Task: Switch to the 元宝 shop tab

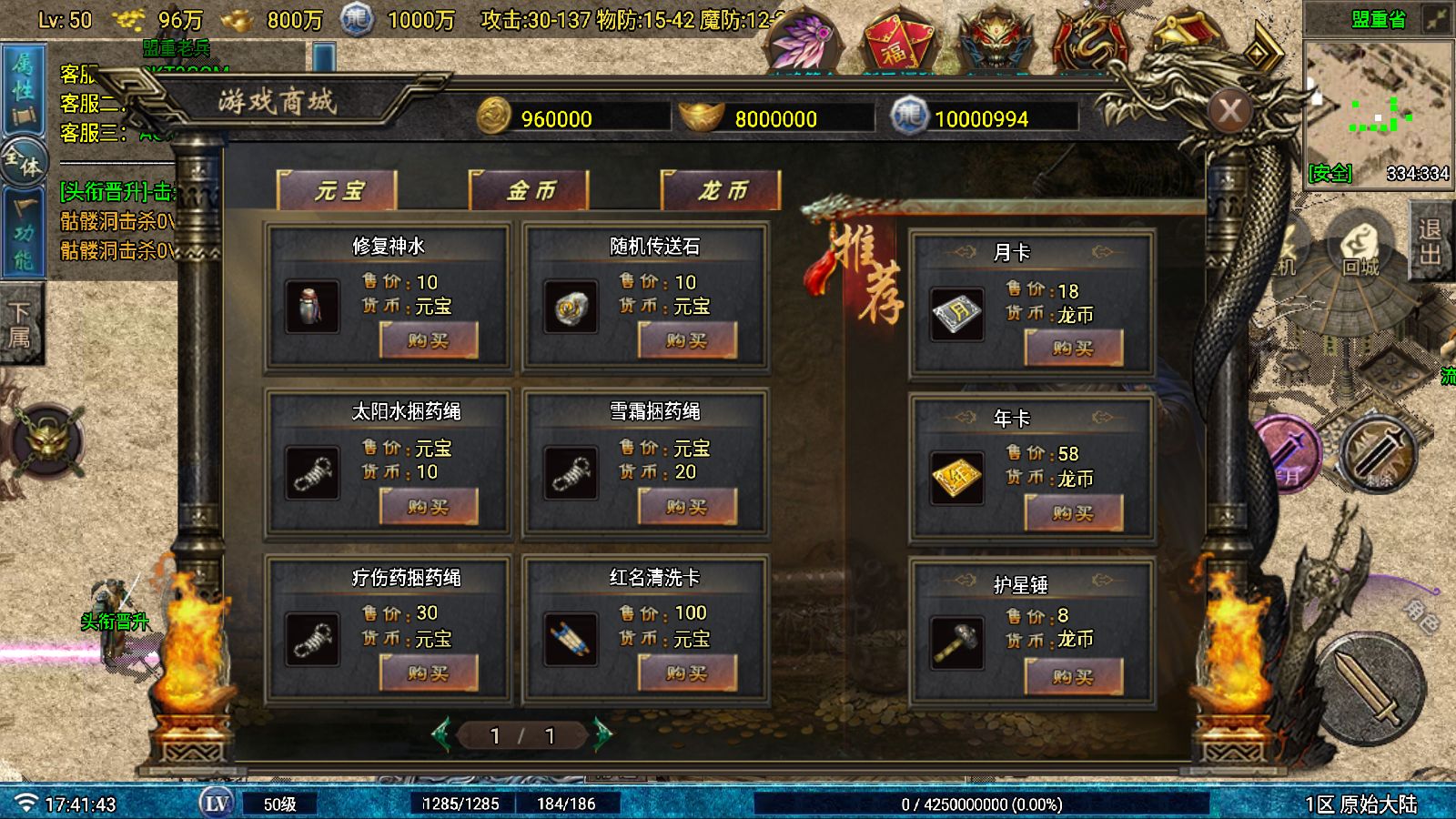Action: [x=338, y=191]
